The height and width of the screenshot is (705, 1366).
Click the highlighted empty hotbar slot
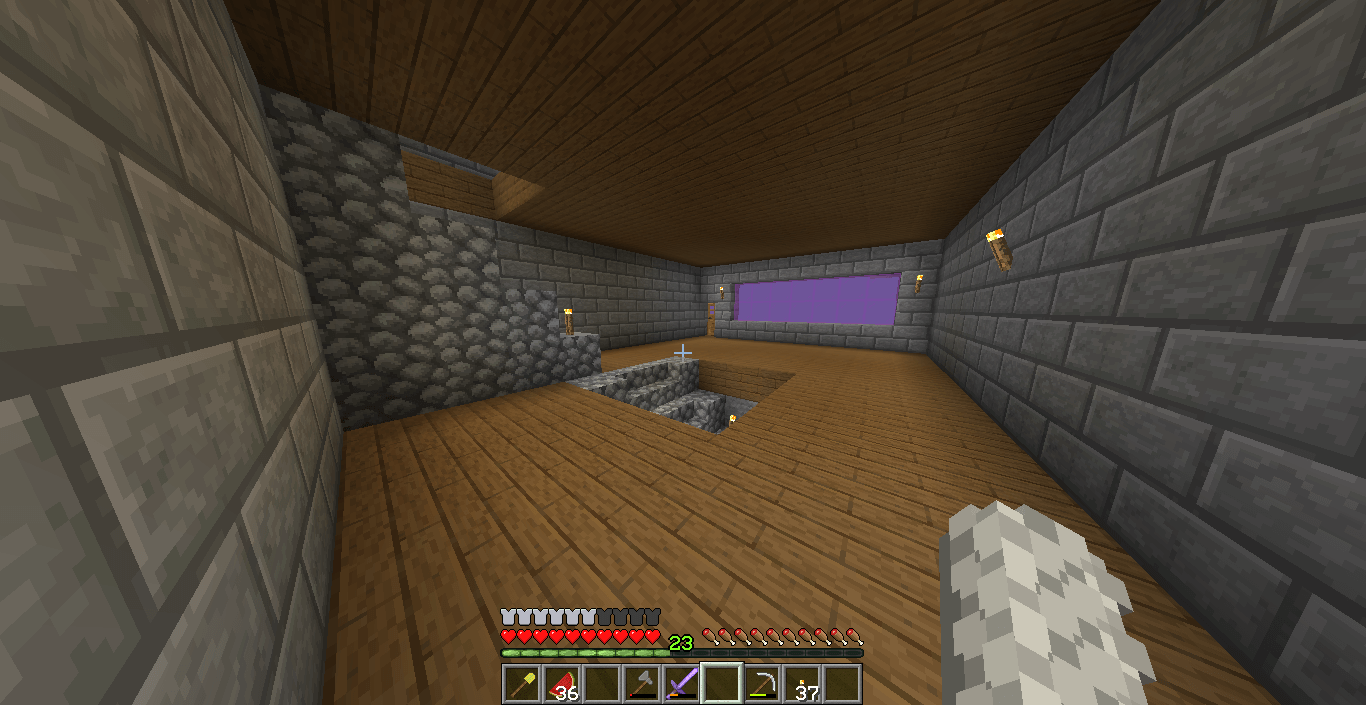pyautogui.click(x=722, y=684)
